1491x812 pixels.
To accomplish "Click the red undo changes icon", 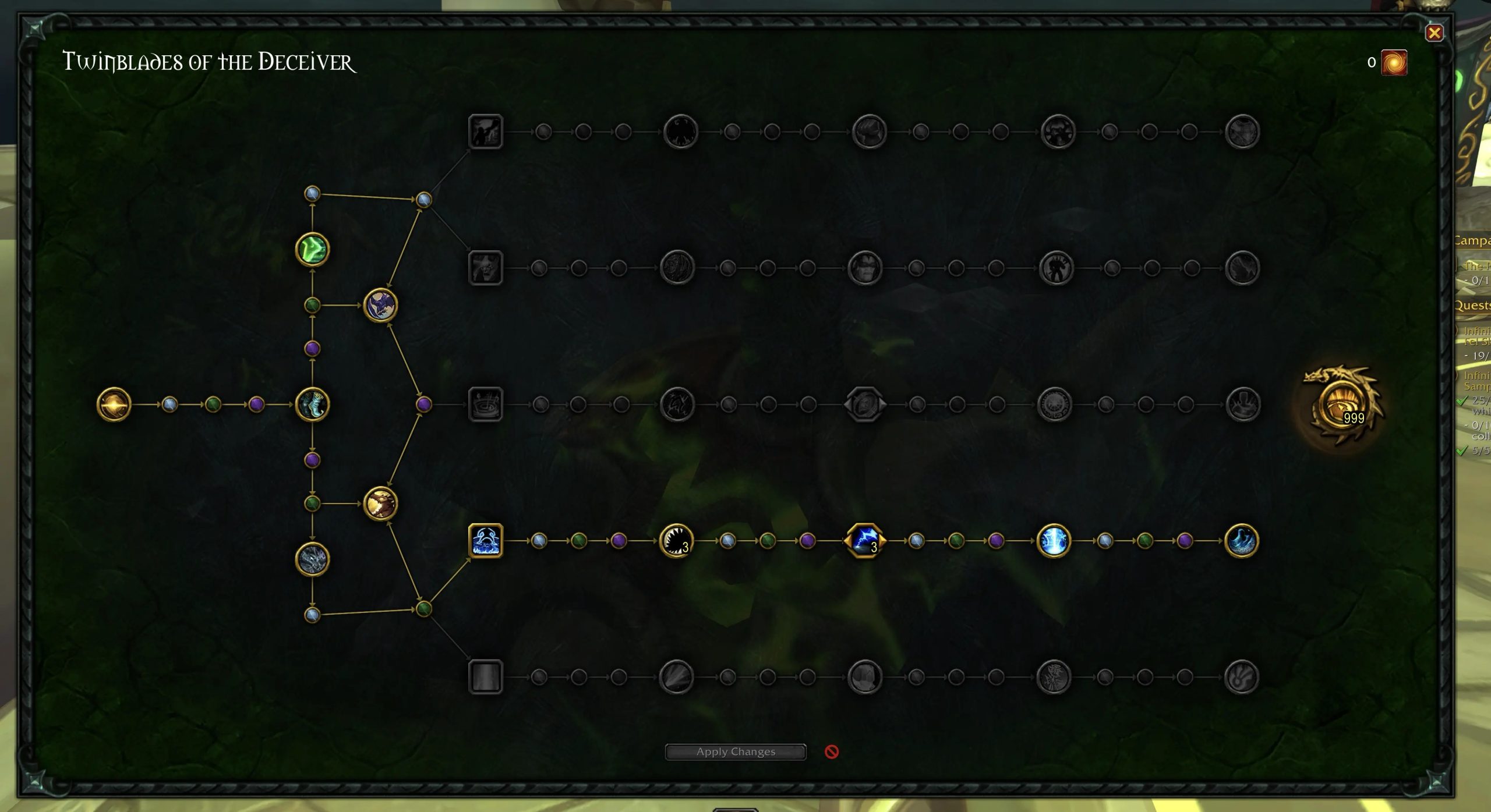I will (x=832, y=751).
